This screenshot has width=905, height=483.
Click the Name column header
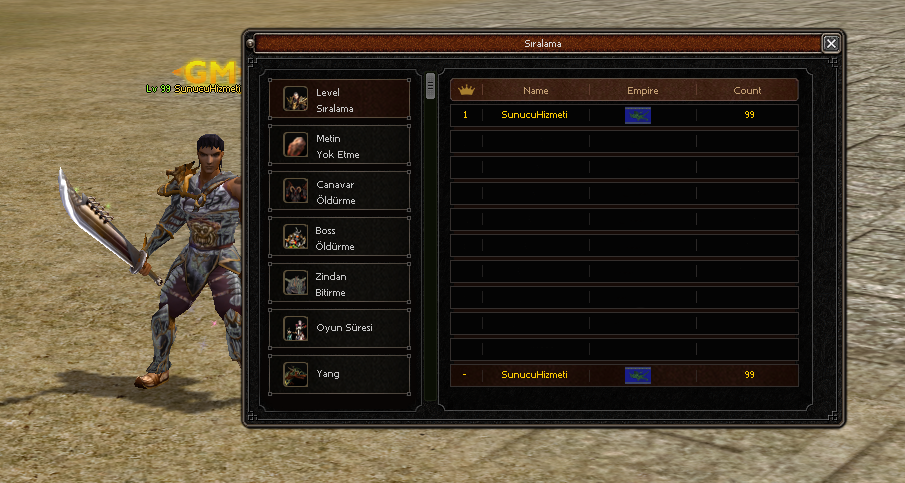pos(535,91)
